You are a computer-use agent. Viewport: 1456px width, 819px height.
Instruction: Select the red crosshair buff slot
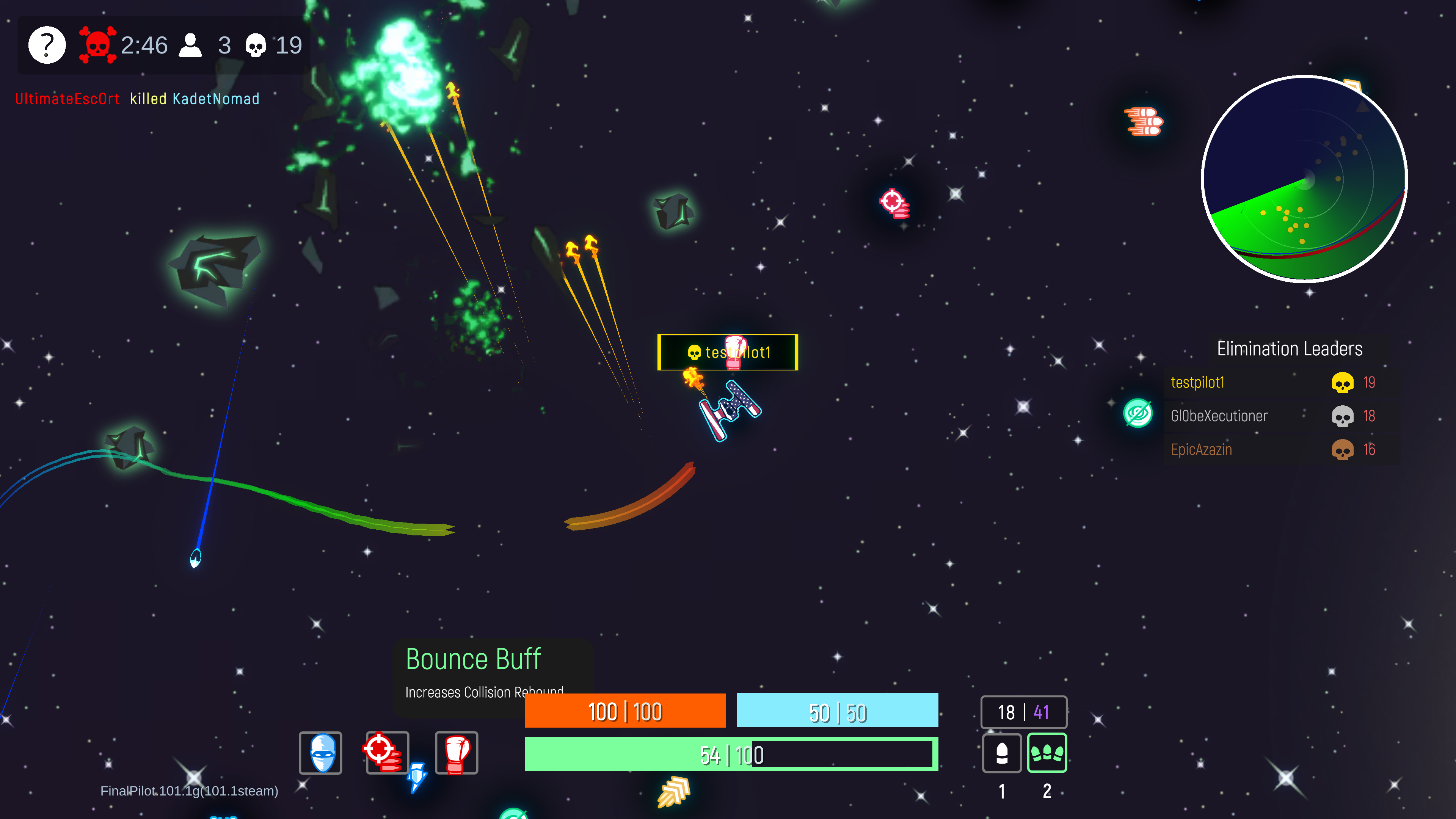(x=387, y=752)
